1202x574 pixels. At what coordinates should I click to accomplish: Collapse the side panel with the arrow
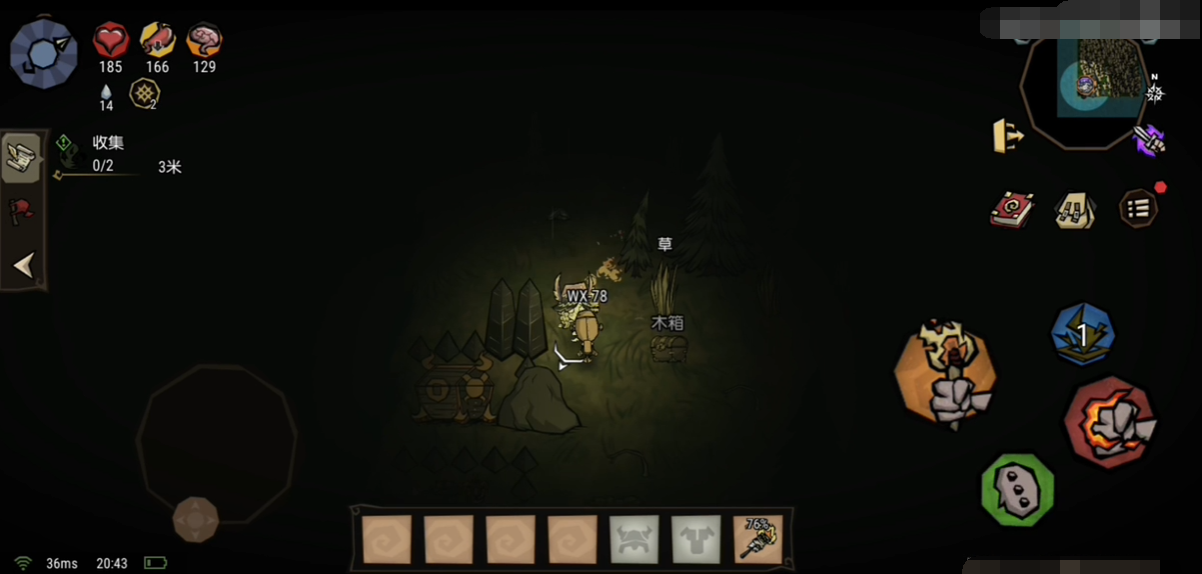click(23, 265)
